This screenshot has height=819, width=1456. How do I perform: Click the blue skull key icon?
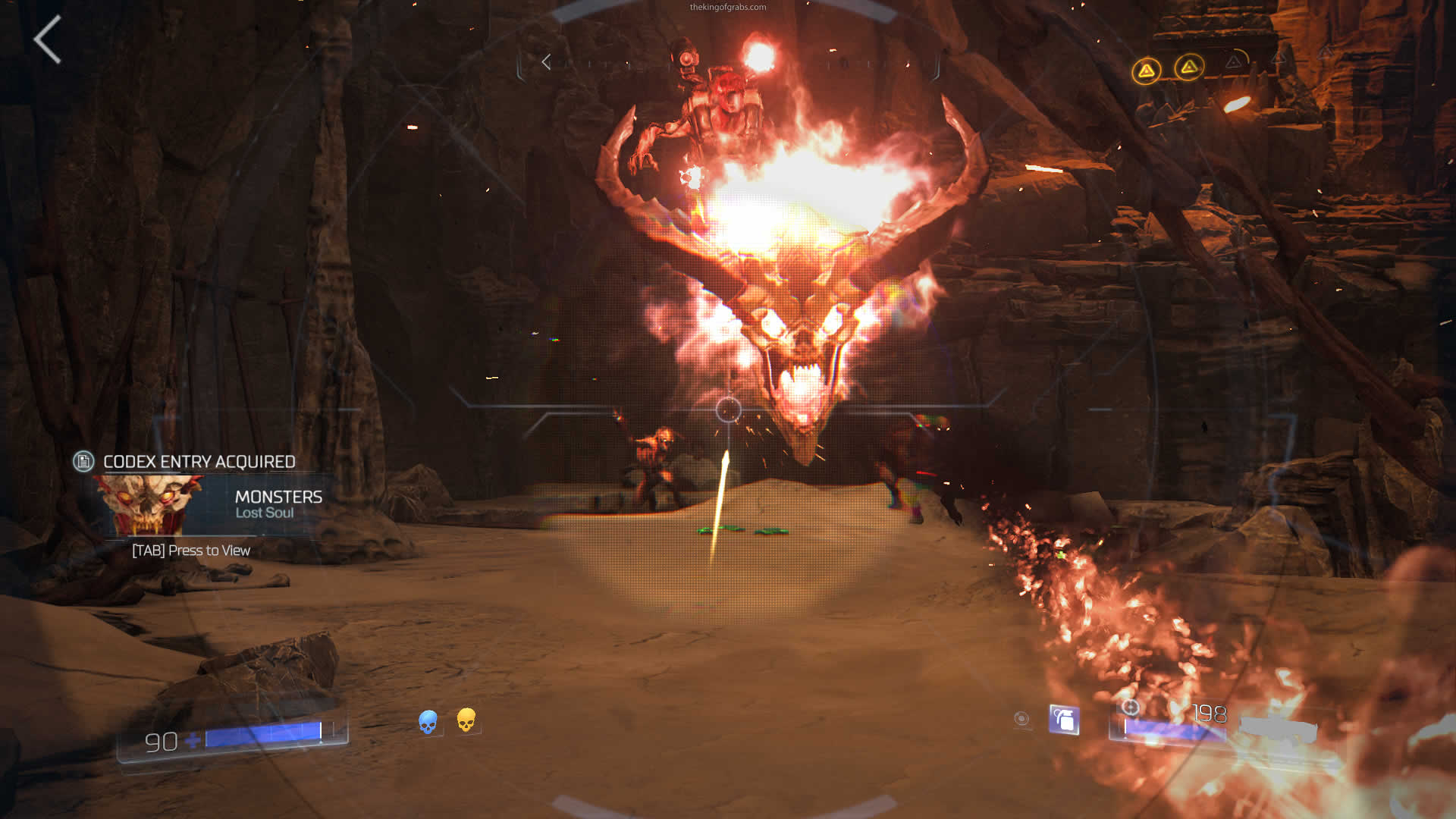[x=428, y=721]
